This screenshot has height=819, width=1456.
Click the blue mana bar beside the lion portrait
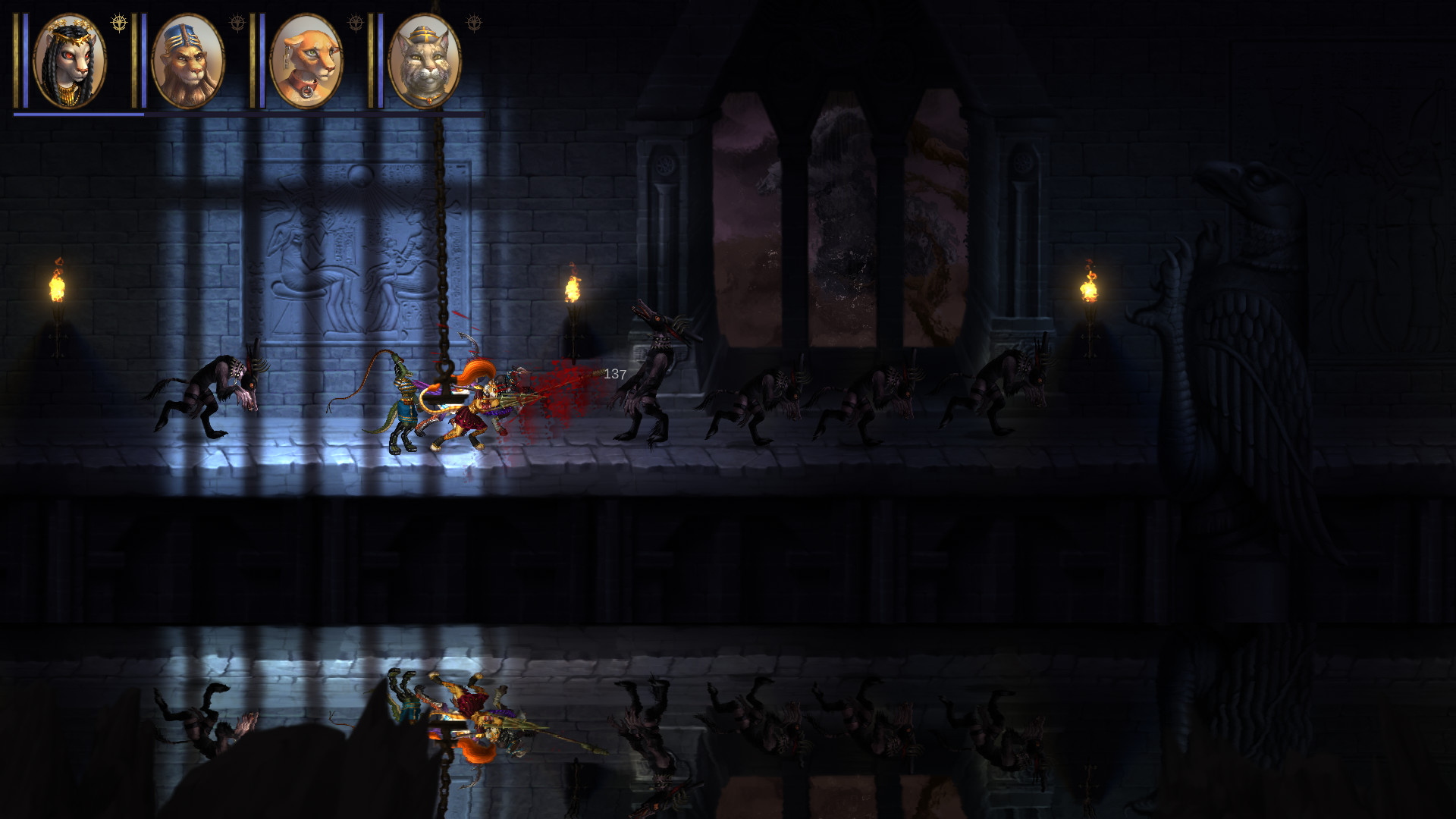coord(145,62)
